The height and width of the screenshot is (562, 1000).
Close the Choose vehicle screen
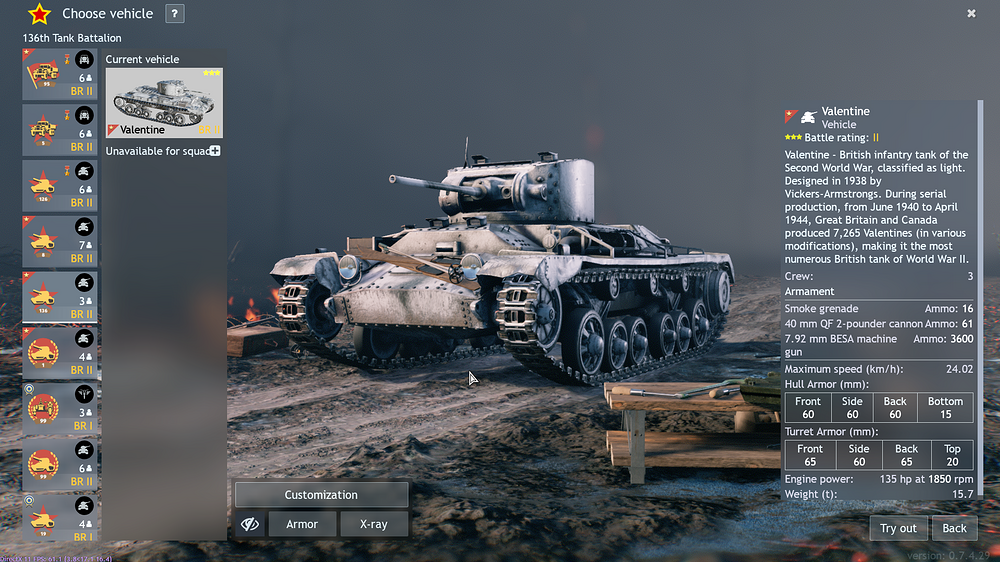coord(971,13)
